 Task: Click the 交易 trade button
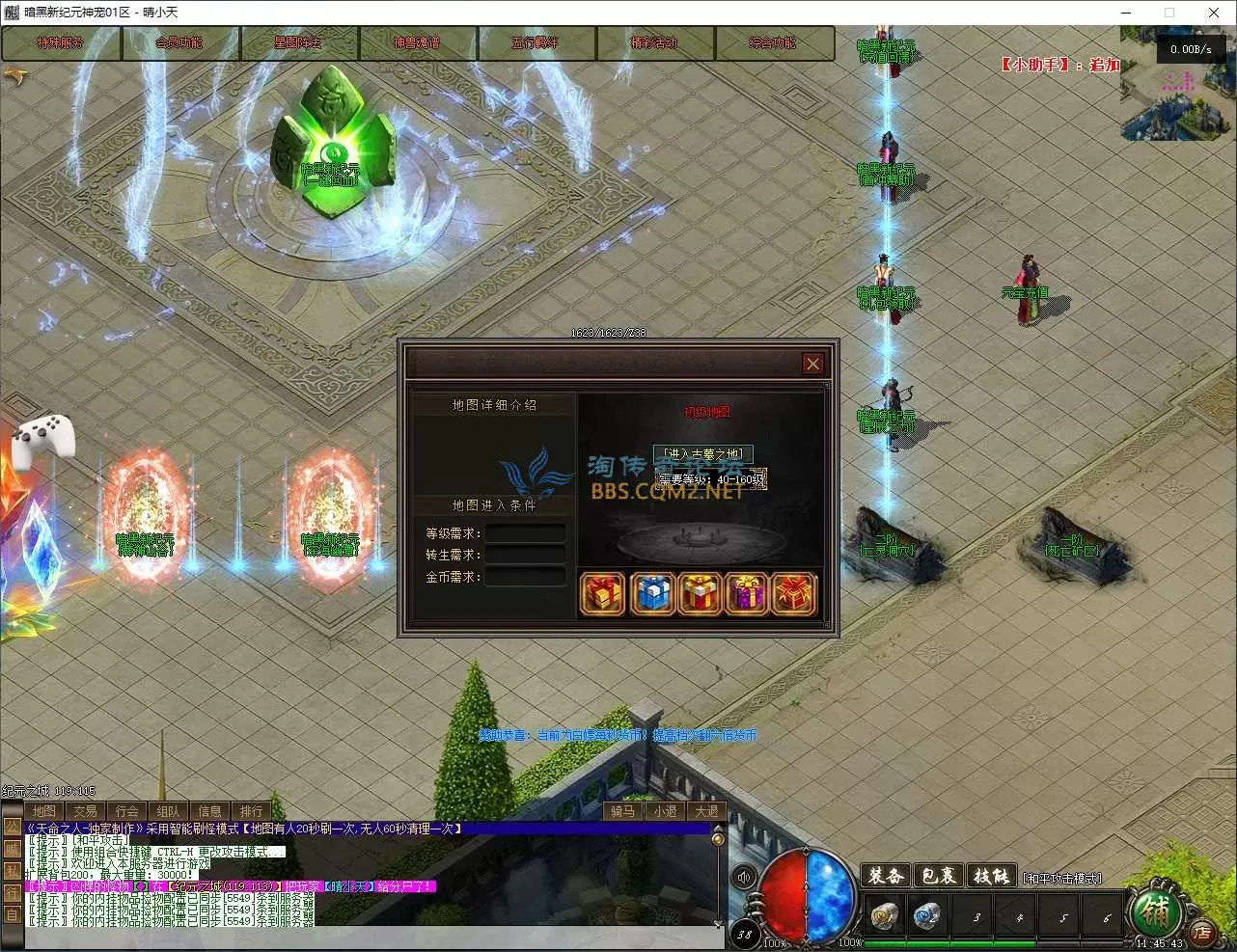(85, 811)
